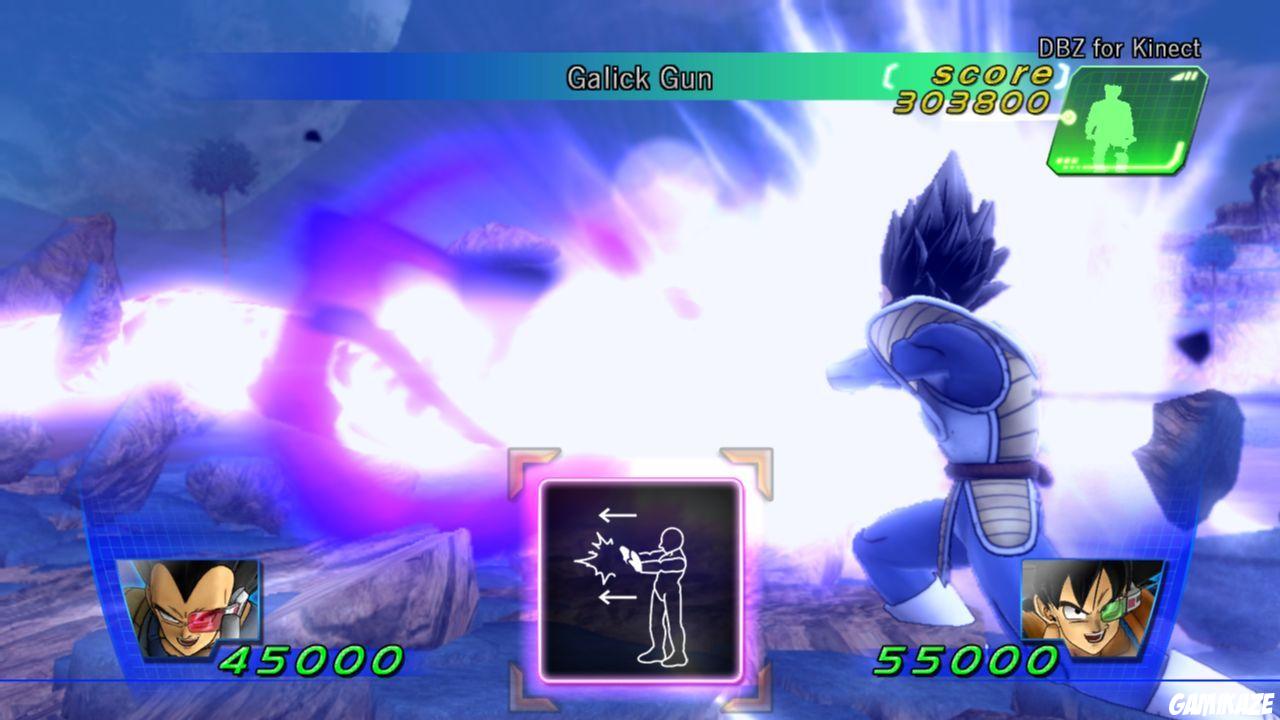
Task: Click the signal strength bars on the green panel
Action: click(x=1185, y=76)
